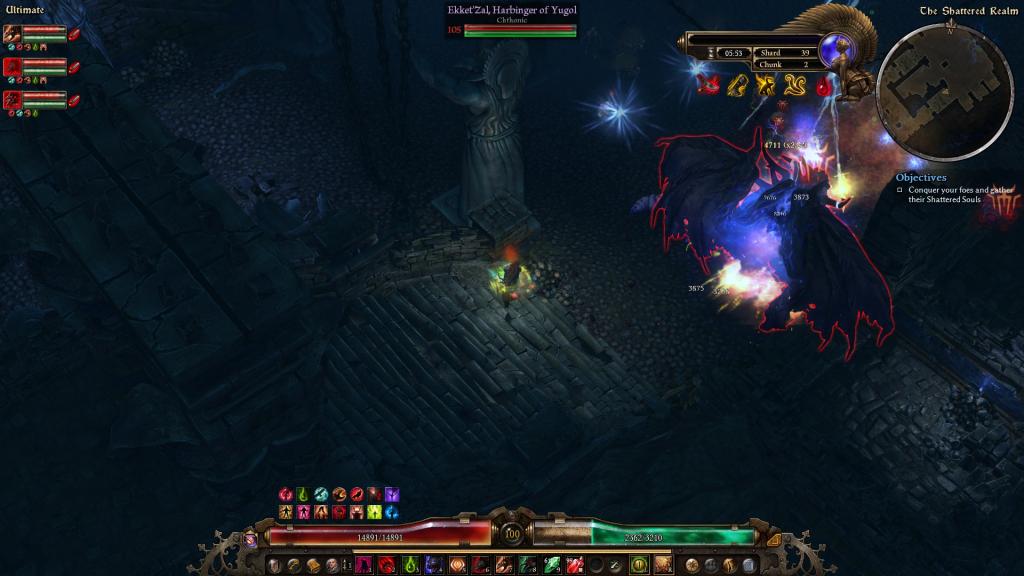
Task: Activate the green eye skill slot
Action: tap(638, 565)
